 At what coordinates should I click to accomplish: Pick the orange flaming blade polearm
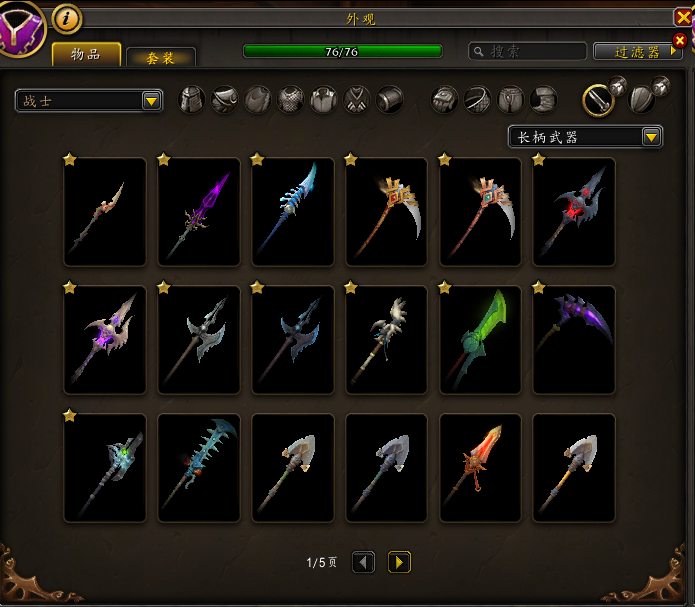[x=481, y=468]
